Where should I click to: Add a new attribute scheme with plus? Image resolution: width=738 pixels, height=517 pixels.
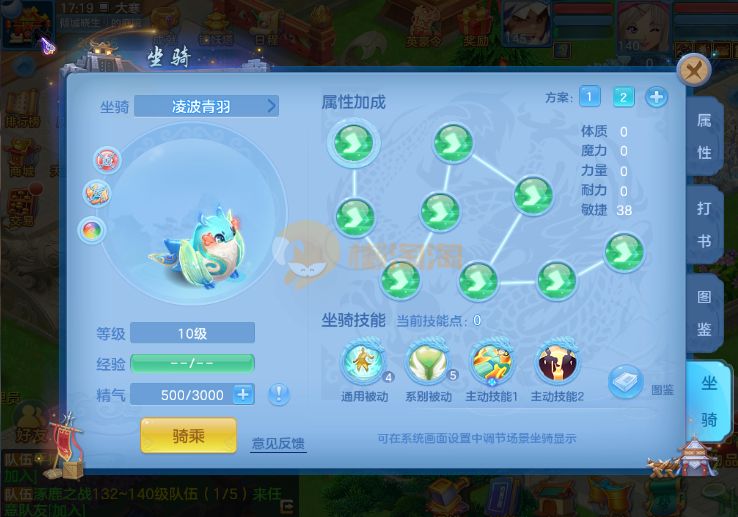pos(656,97)
